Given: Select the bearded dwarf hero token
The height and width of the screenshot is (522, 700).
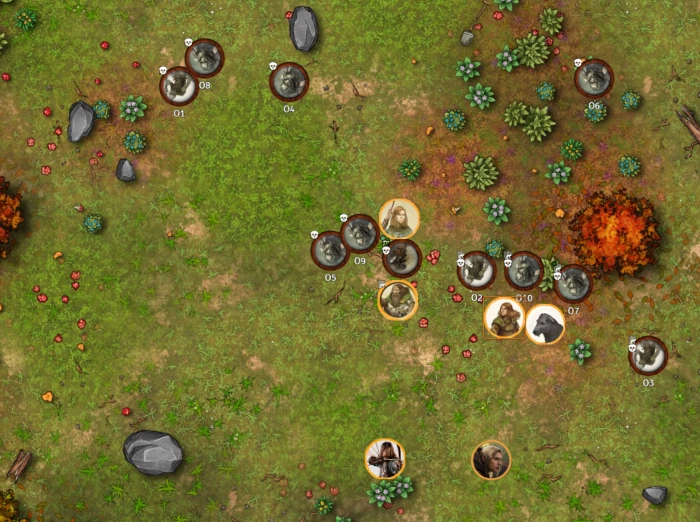Looking at the screenshot, I should point(398,299).
